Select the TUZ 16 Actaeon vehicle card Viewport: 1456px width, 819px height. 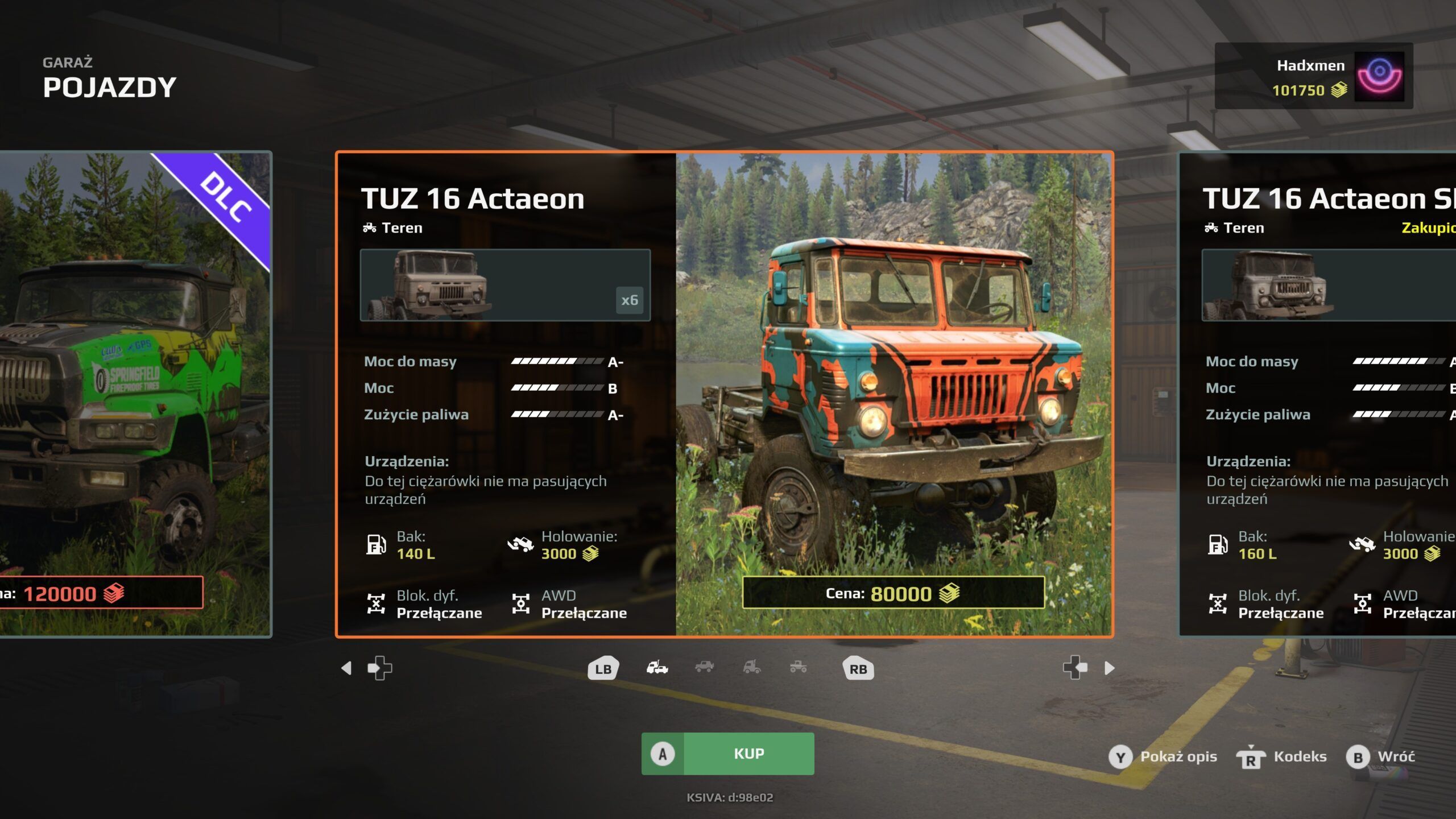(723, 394)
